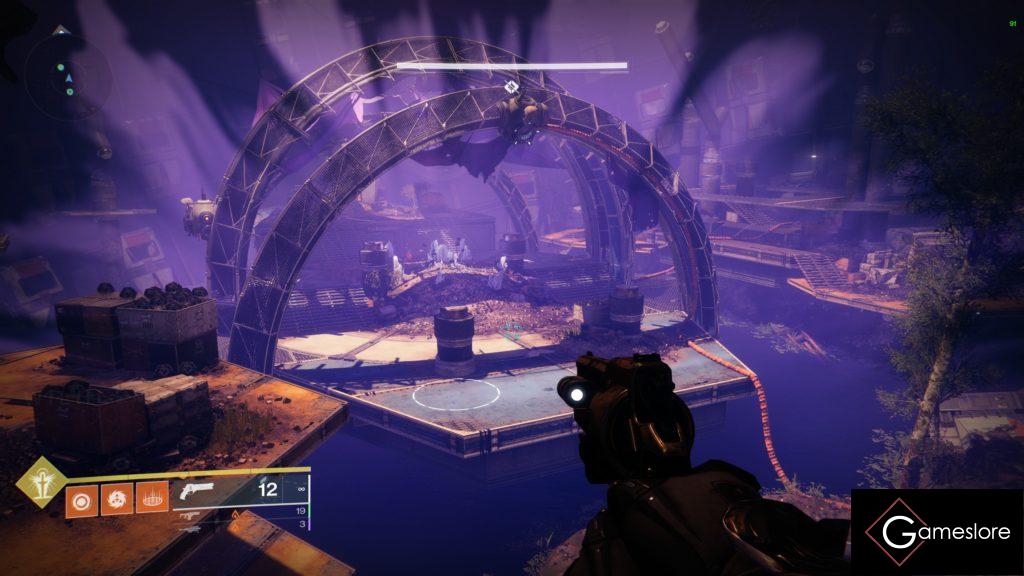Click the diamond objective marker under the white bar
1024x576 pixels.
click(512, 87)
